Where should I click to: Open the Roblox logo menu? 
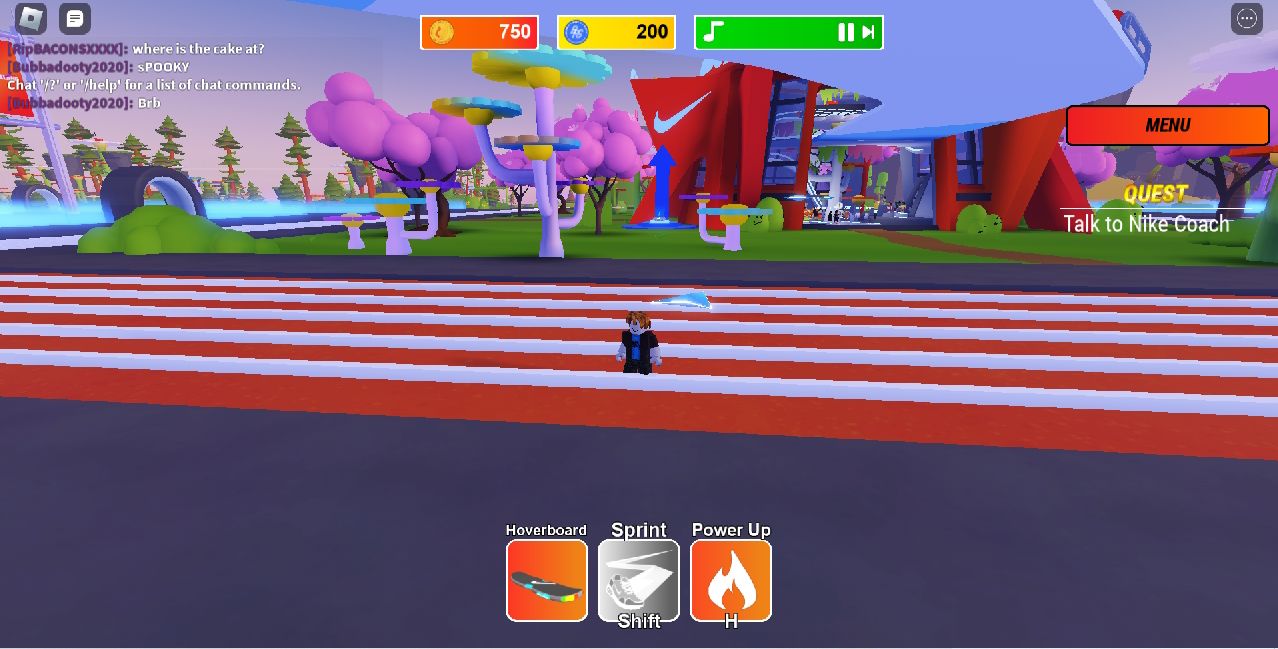pyautogui.click(x=31, y=18)
